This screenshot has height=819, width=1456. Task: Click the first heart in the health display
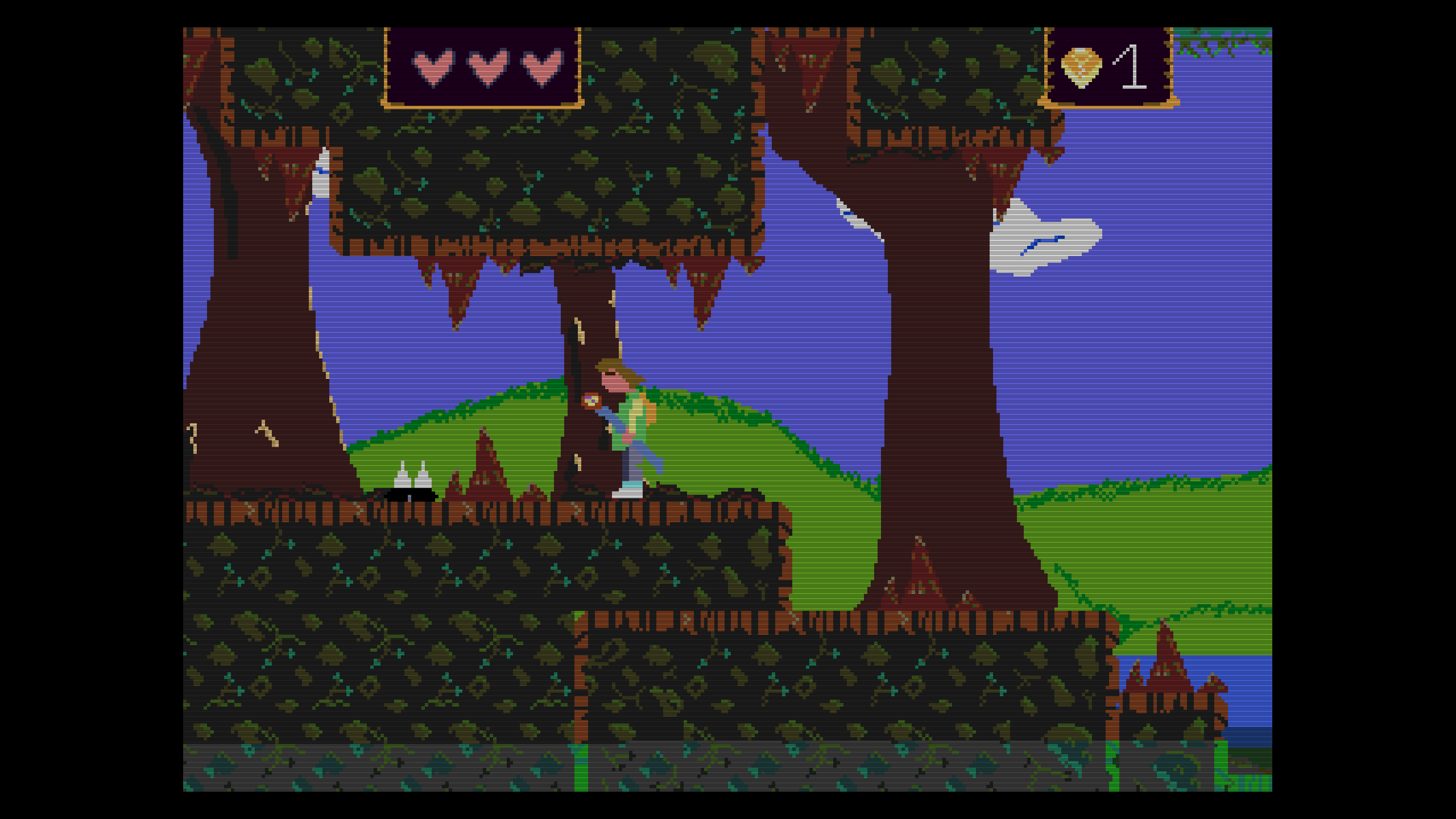click(435, 68)
